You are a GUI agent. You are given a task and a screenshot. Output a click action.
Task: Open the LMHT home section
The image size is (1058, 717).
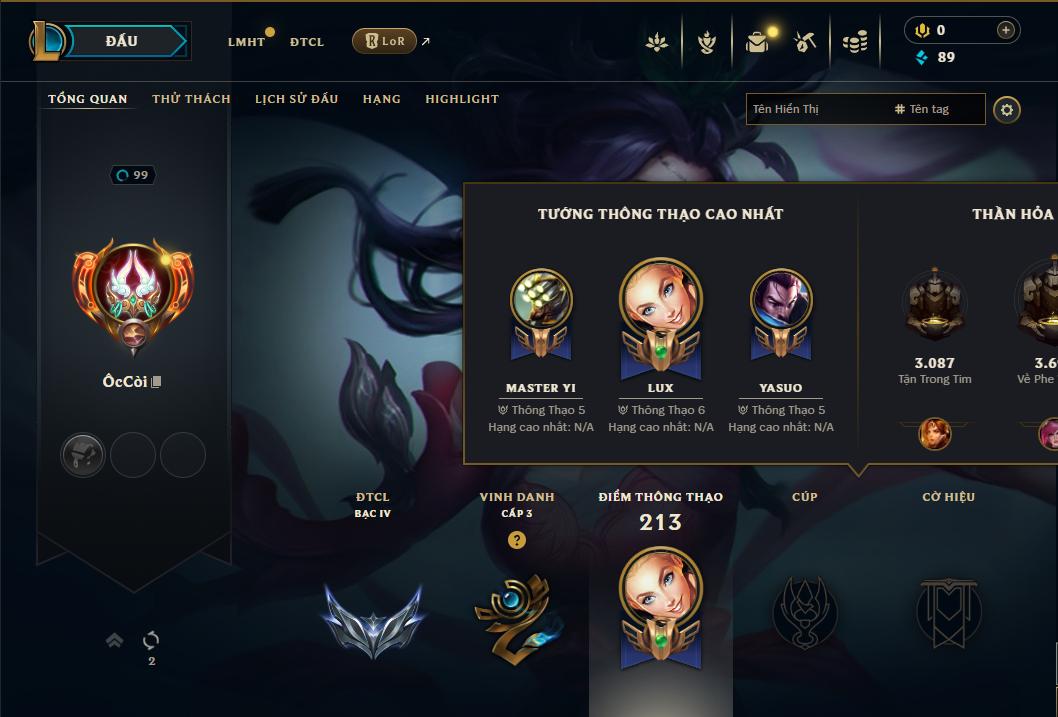(246, 42)
